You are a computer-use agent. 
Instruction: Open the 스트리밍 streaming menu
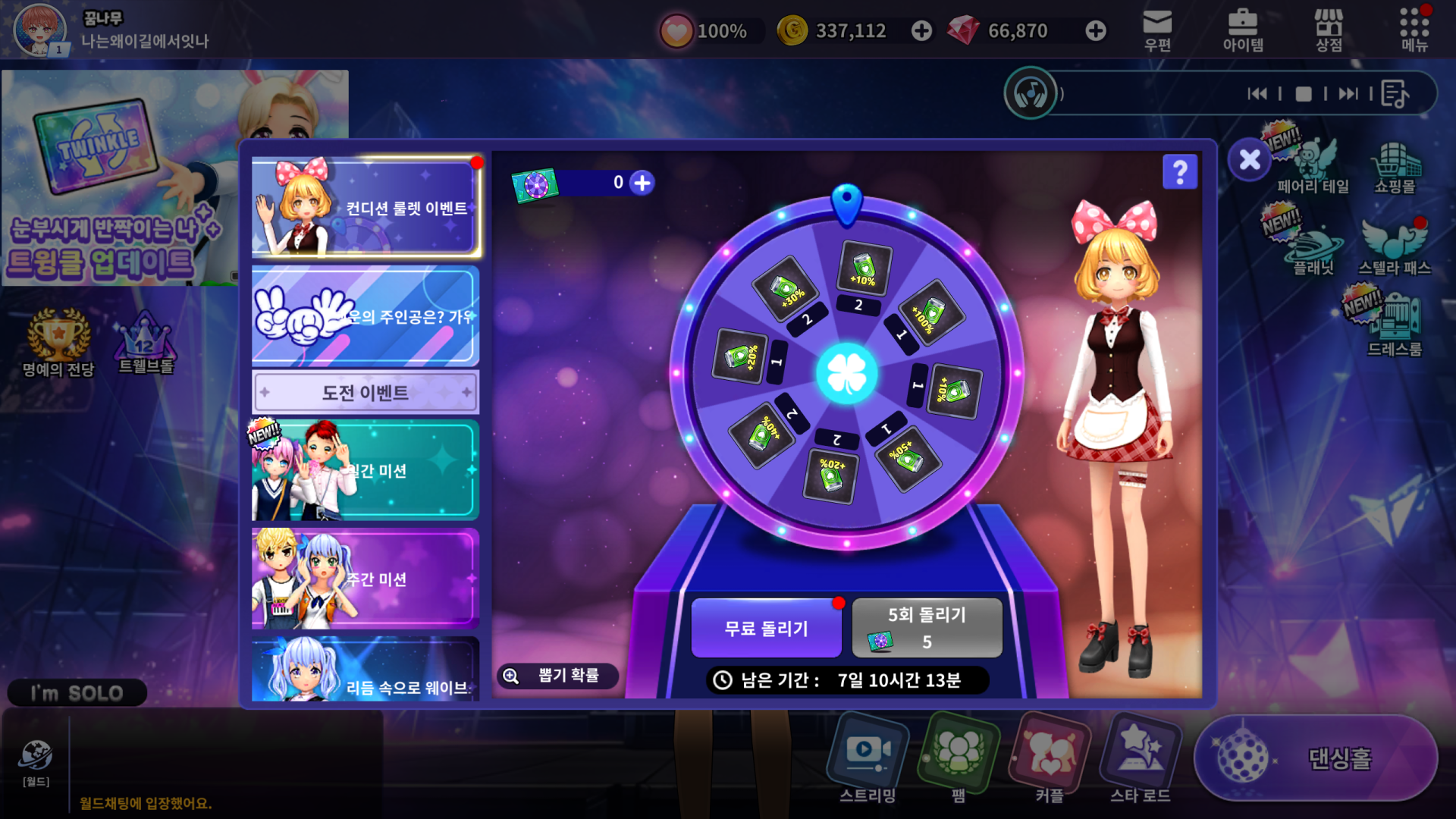tap(868, 758)
